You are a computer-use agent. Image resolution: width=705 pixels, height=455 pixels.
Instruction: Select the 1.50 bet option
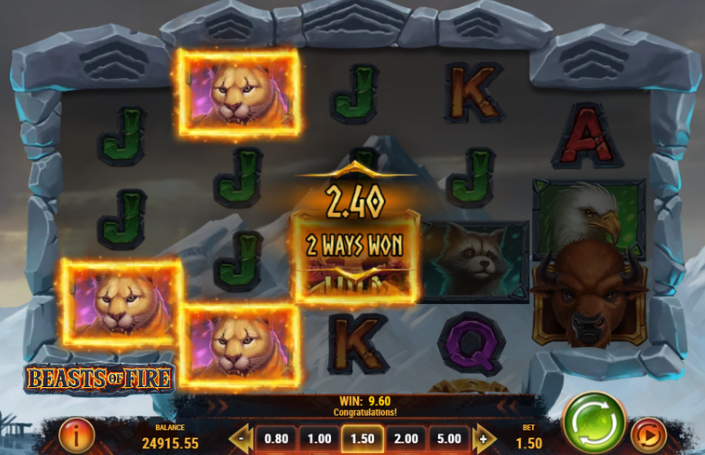click(362, 438)
